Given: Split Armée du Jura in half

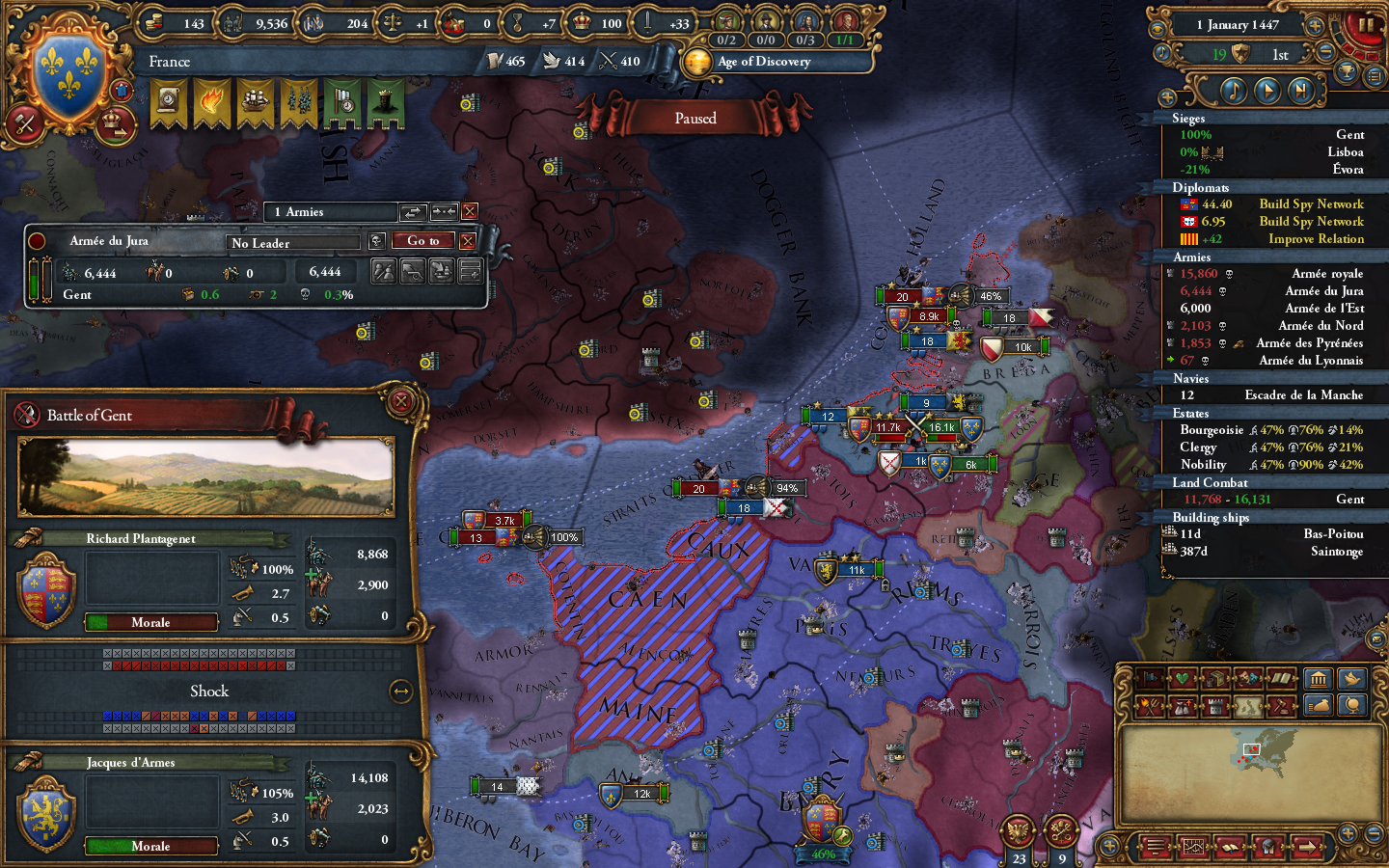Looking at the screenshot, I should pos(383,270).
